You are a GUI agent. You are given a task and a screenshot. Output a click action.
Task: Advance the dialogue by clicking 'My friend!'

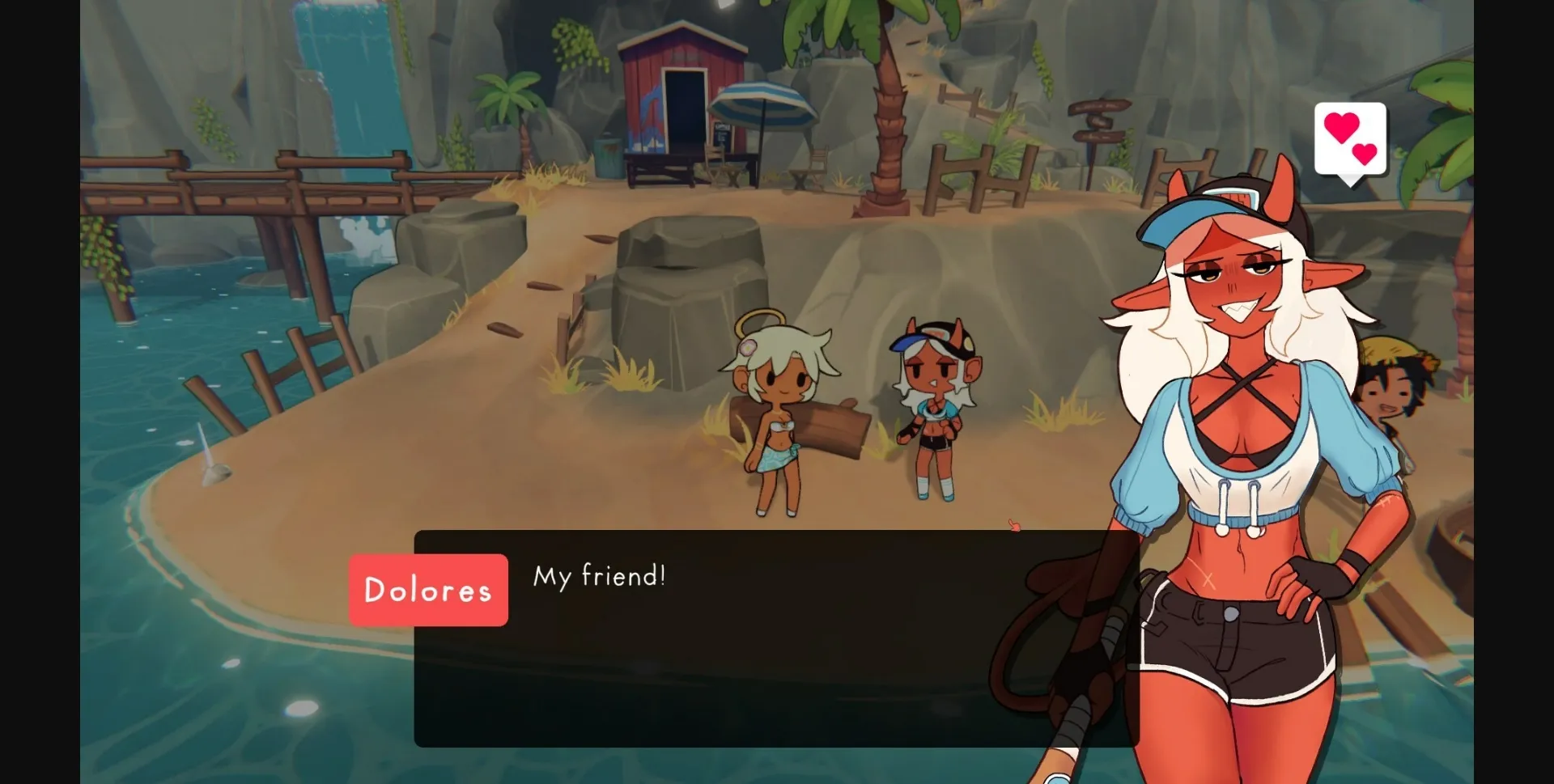pos(600,575)
